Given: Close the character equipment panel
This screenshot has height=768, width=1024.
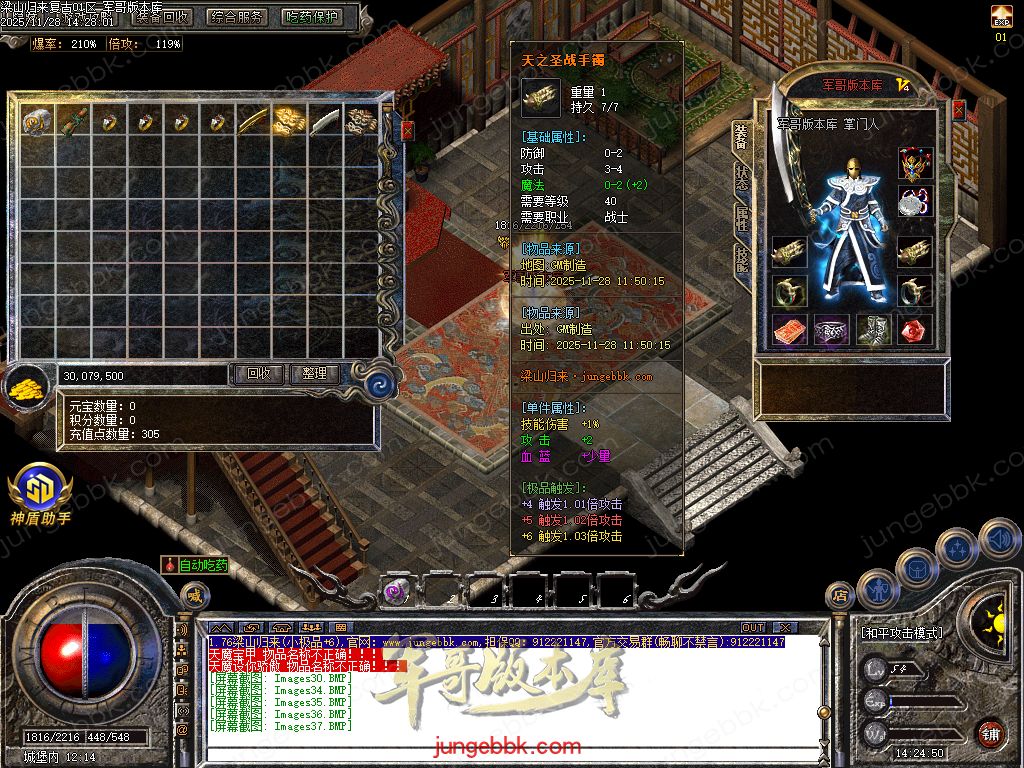Looking at the screenshot, I should click(958, 110).
